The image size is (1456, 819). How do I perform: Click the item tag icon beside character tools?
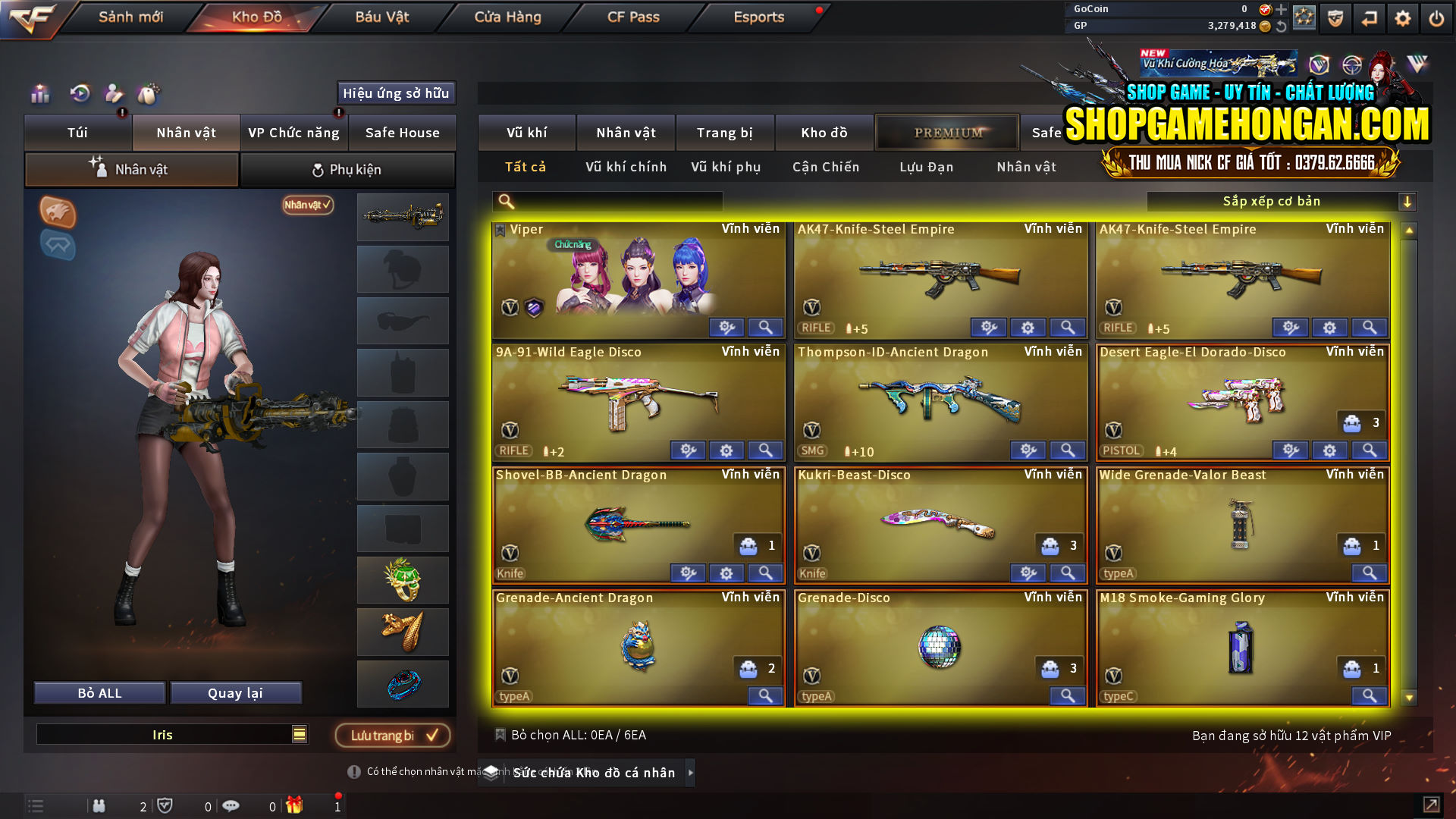pos(149,94)
